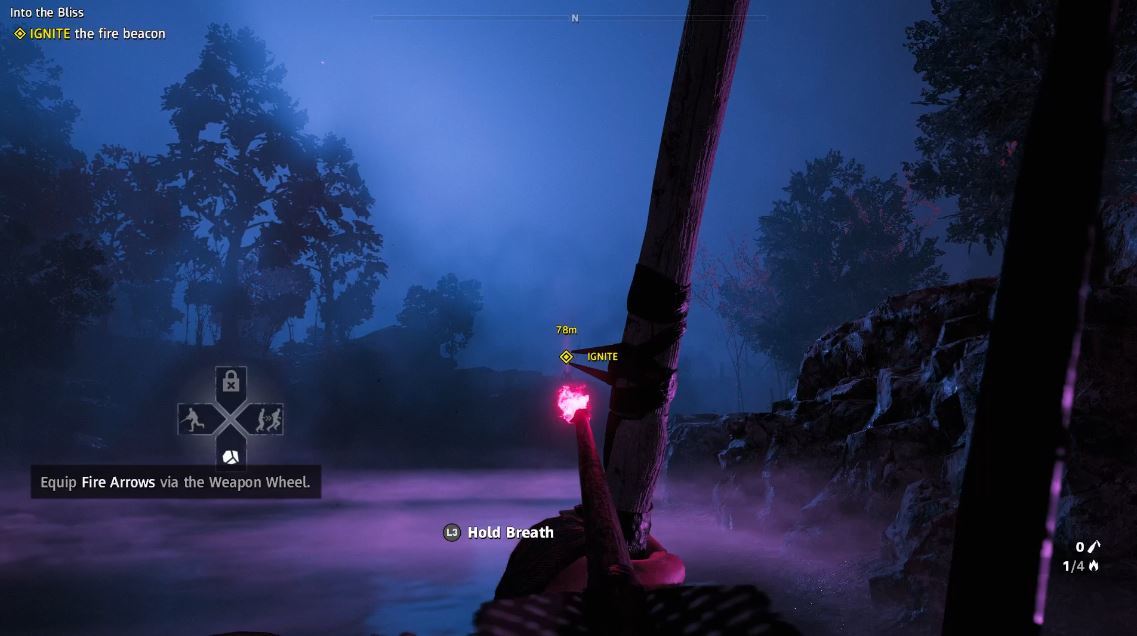Activate the two-figures companion command icon

coord(267,419)
